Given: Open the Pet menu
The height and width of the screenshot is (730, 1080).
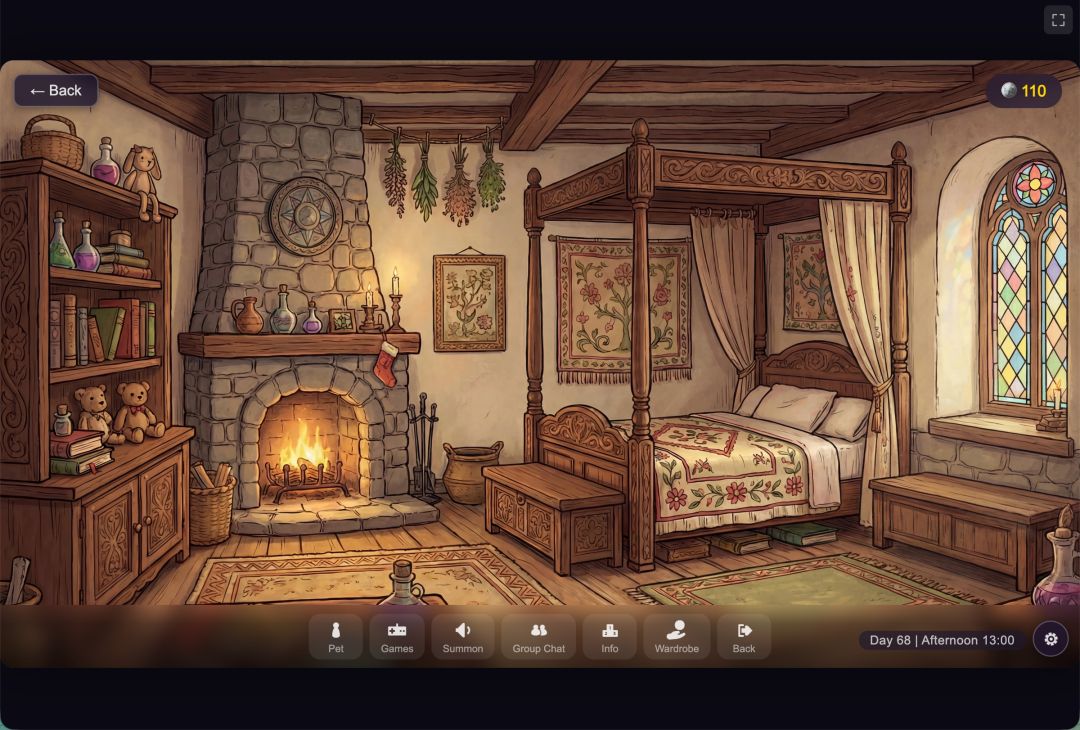Looking at the screenshot, I should click(x=336, y=637).
